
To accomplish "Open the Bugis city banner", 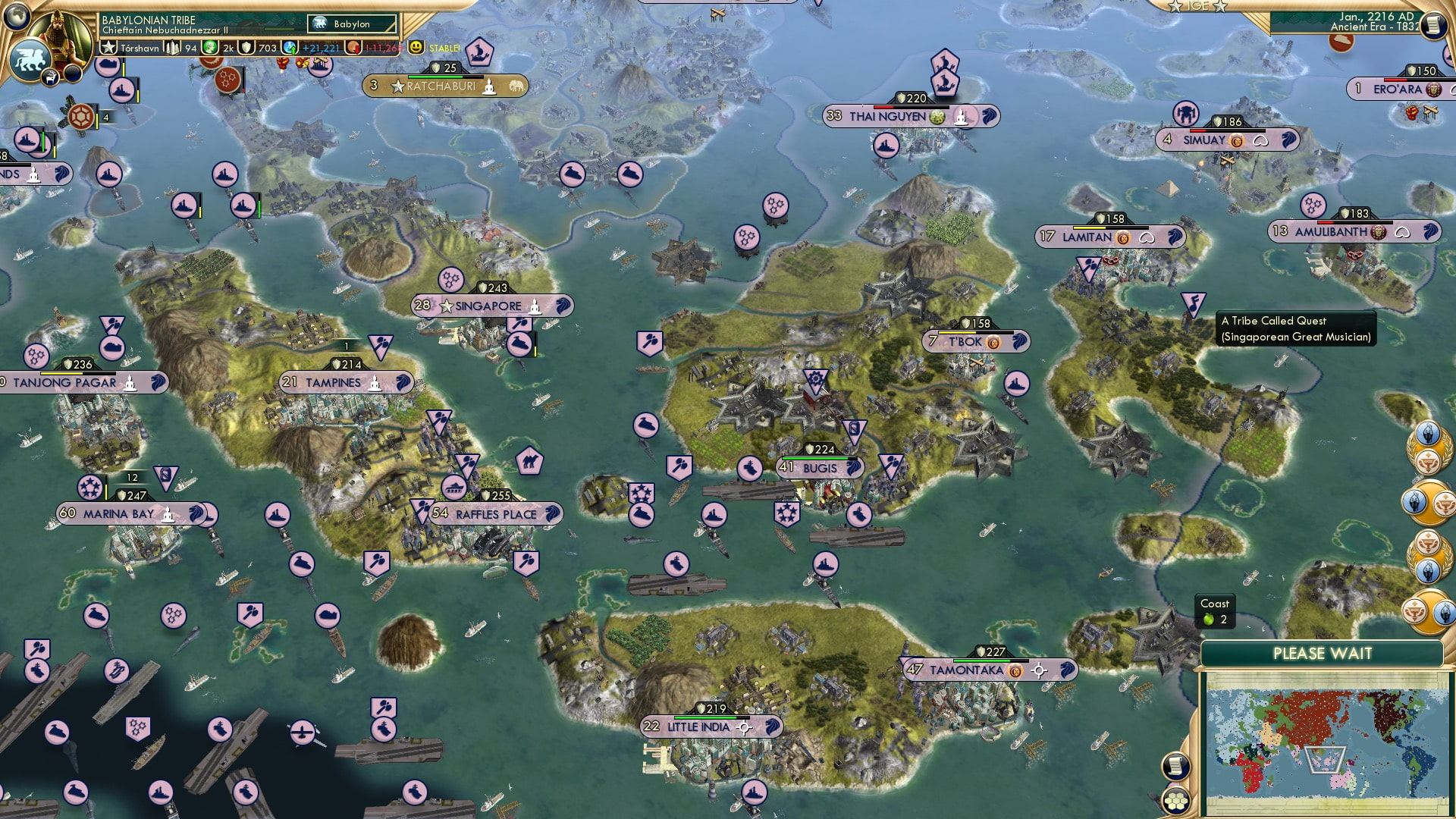I will coord(819,468).
